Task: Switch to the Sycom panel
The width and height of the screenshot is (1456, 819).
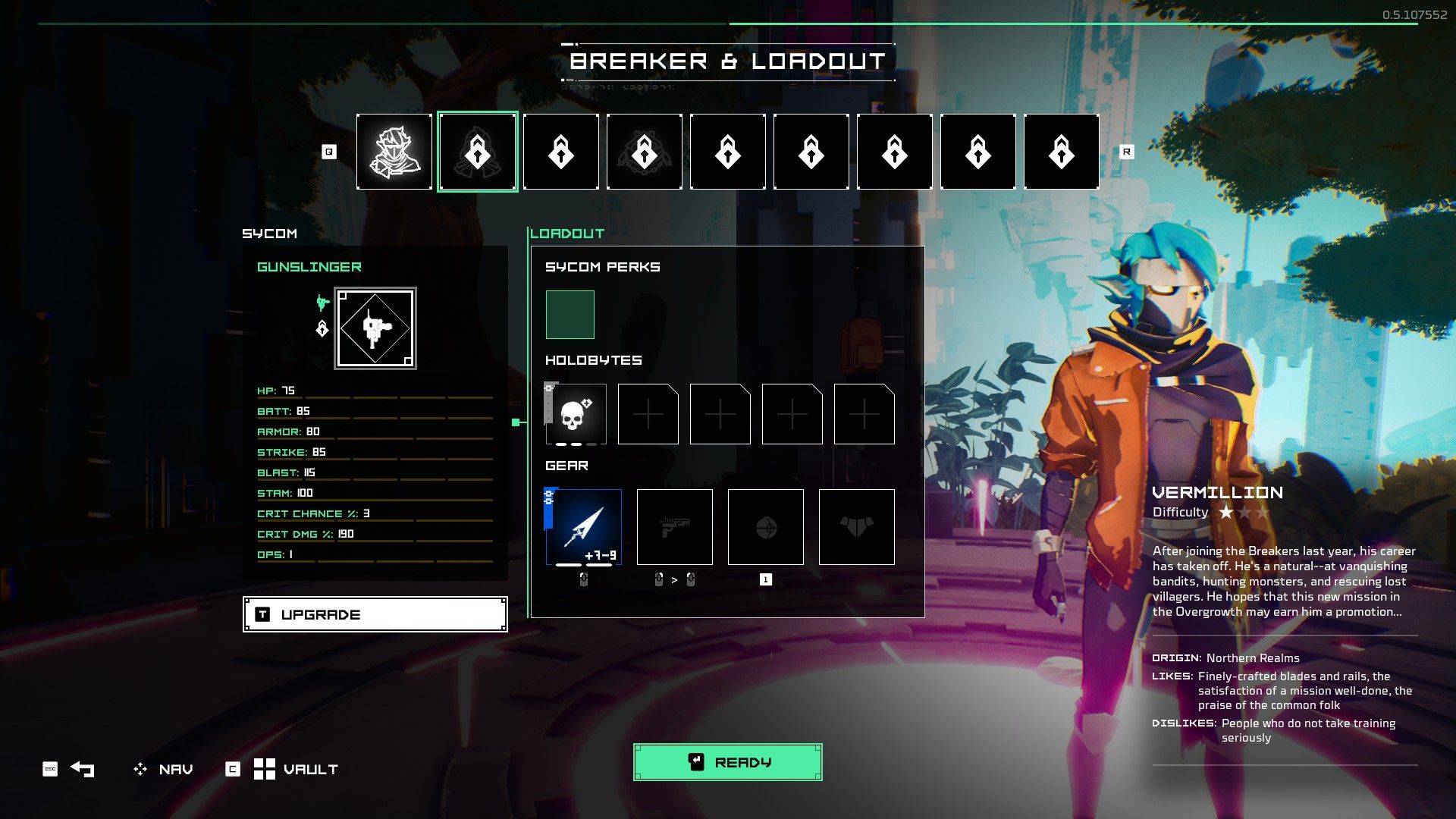Action: (269, 234)
